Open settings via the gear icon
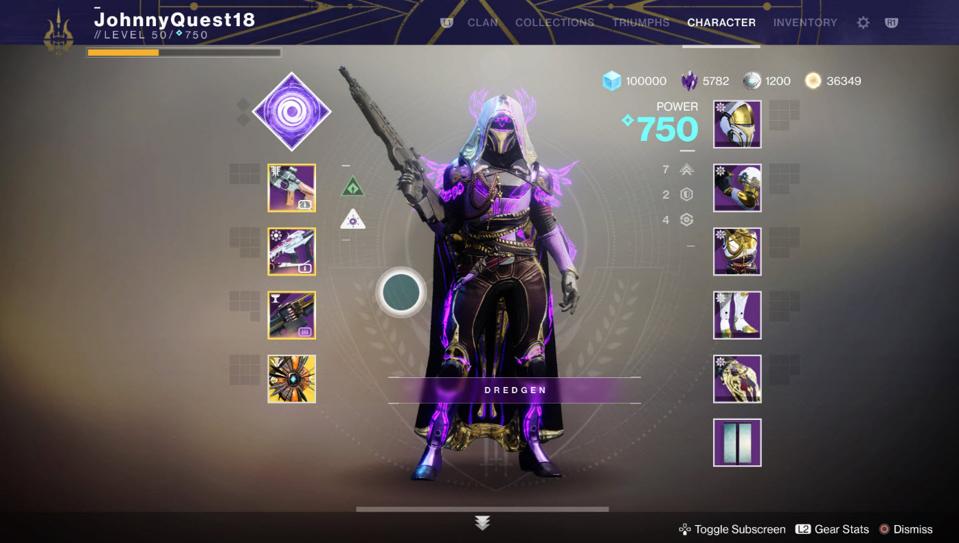The image size is (959, 543). click(x=863, y=22)
